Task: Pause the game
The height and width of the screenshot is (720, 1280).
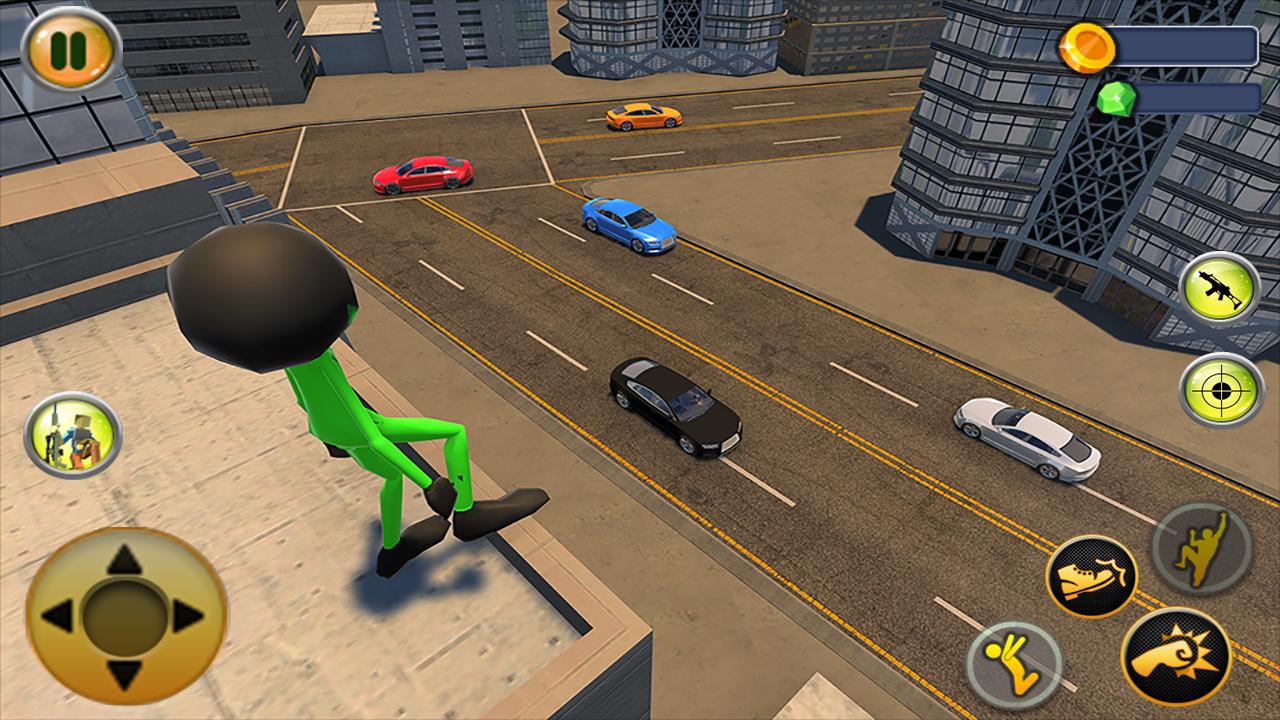Action: pos(67,47)
